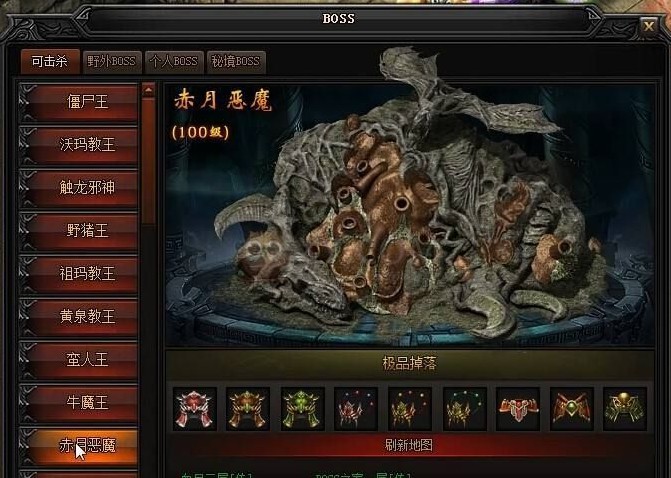Switch to the 可击杀 tab
Screen dimensions: 671x478
pyautogui.click(x=49, y=61)
